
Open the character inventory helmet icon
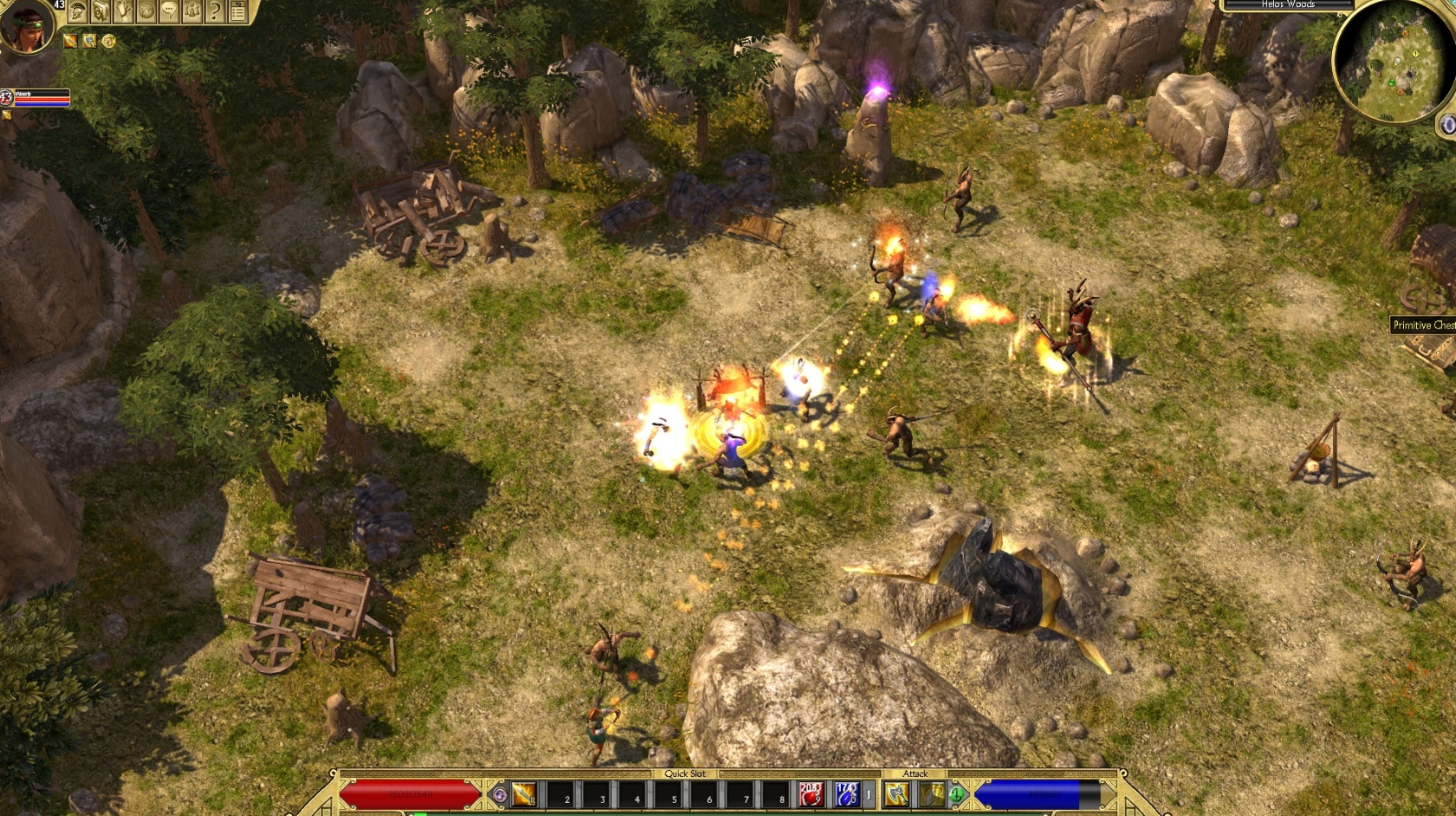tap(76, 10)
